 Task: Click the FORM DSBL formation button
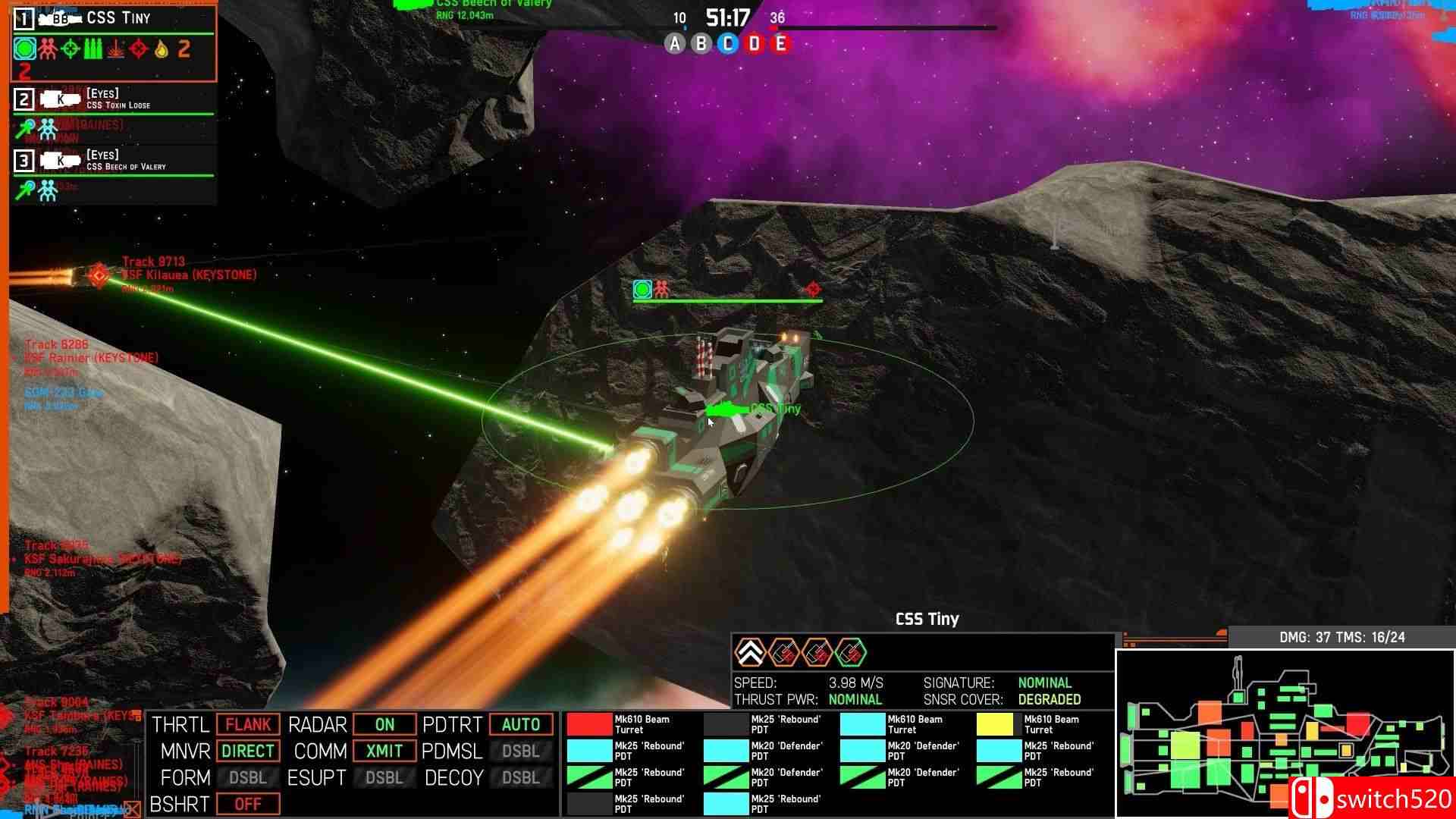(x=248, y=777)
